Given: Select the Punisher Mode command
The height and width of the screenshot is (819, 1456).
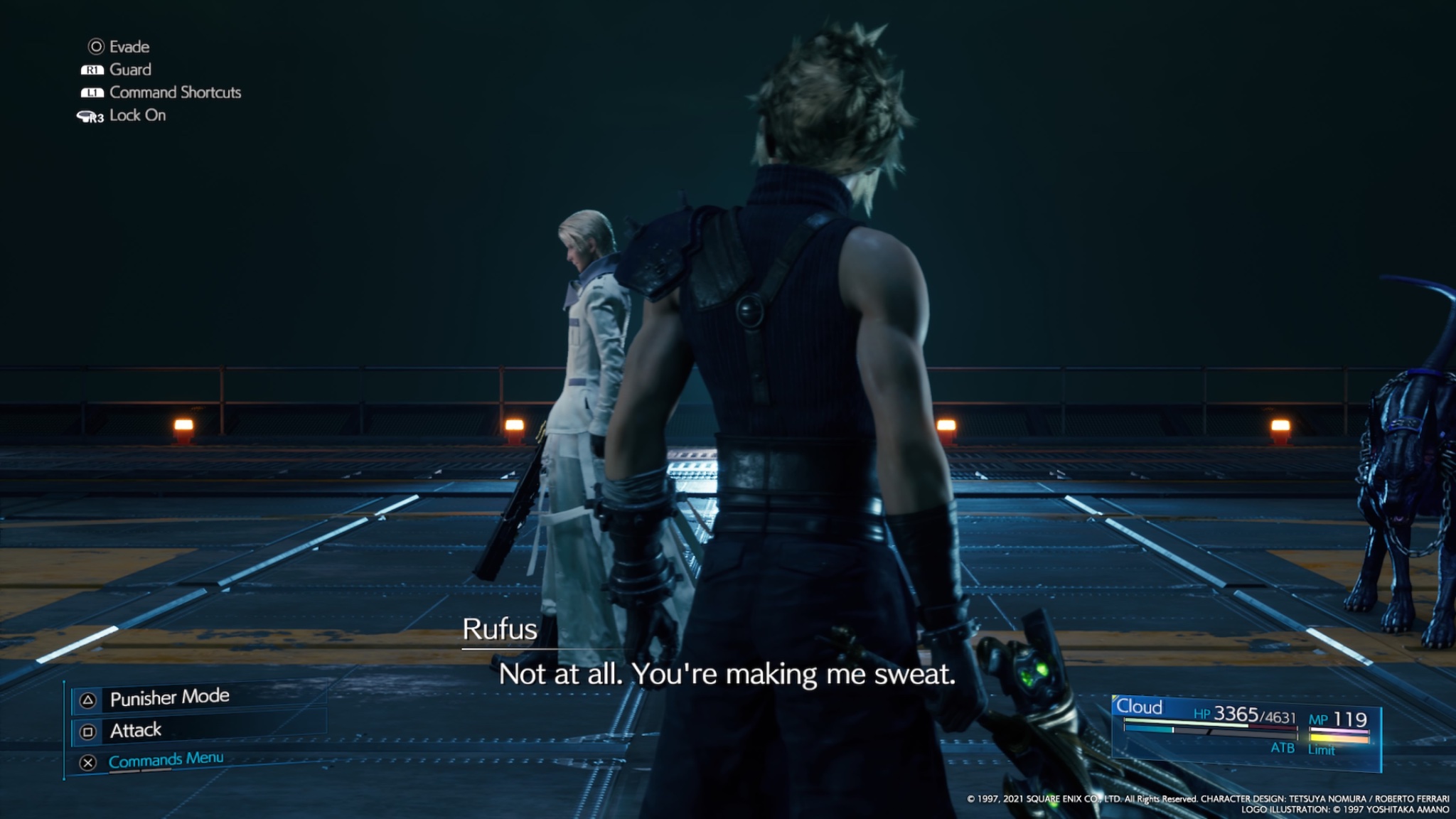Looking at the screenshot, I should (x=169, y=698).
